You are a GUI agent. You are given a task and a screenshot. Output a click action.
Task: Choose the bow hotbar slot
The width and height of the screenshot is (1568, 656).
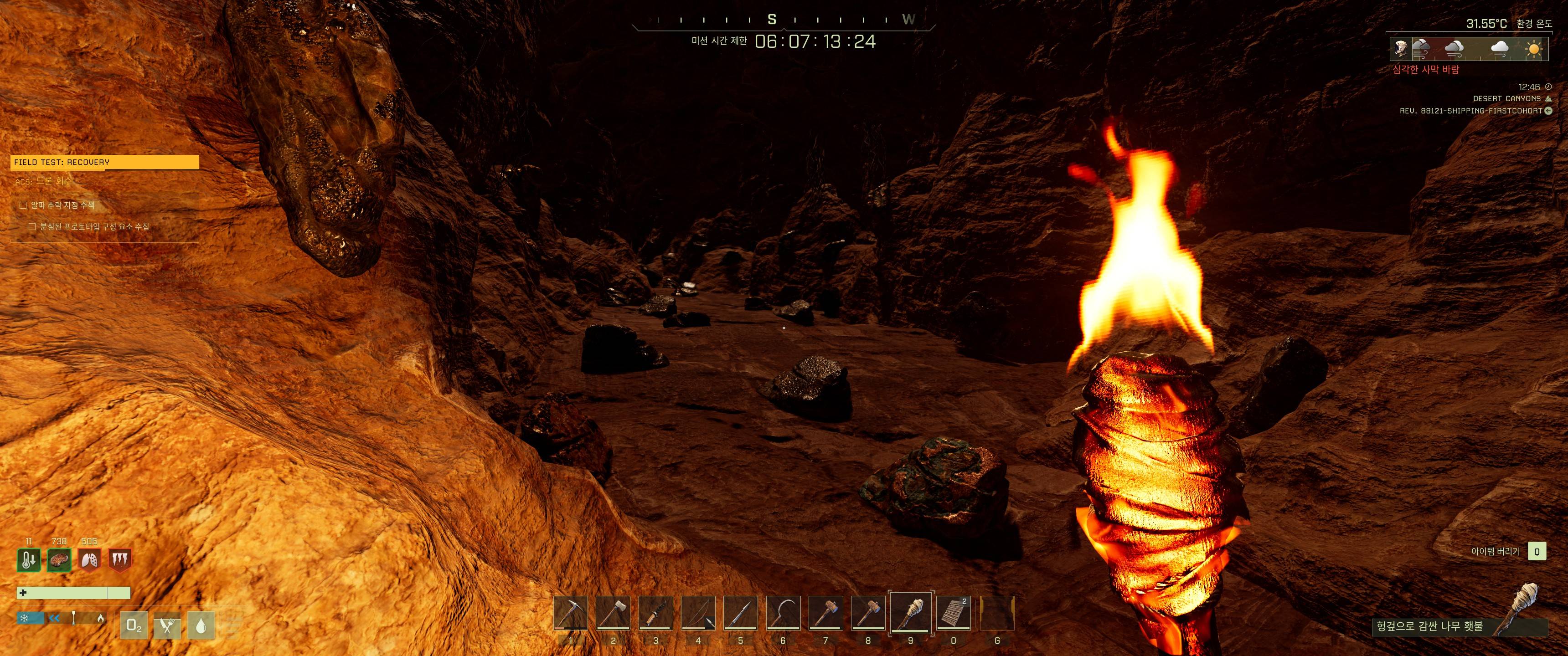(698, 613)
